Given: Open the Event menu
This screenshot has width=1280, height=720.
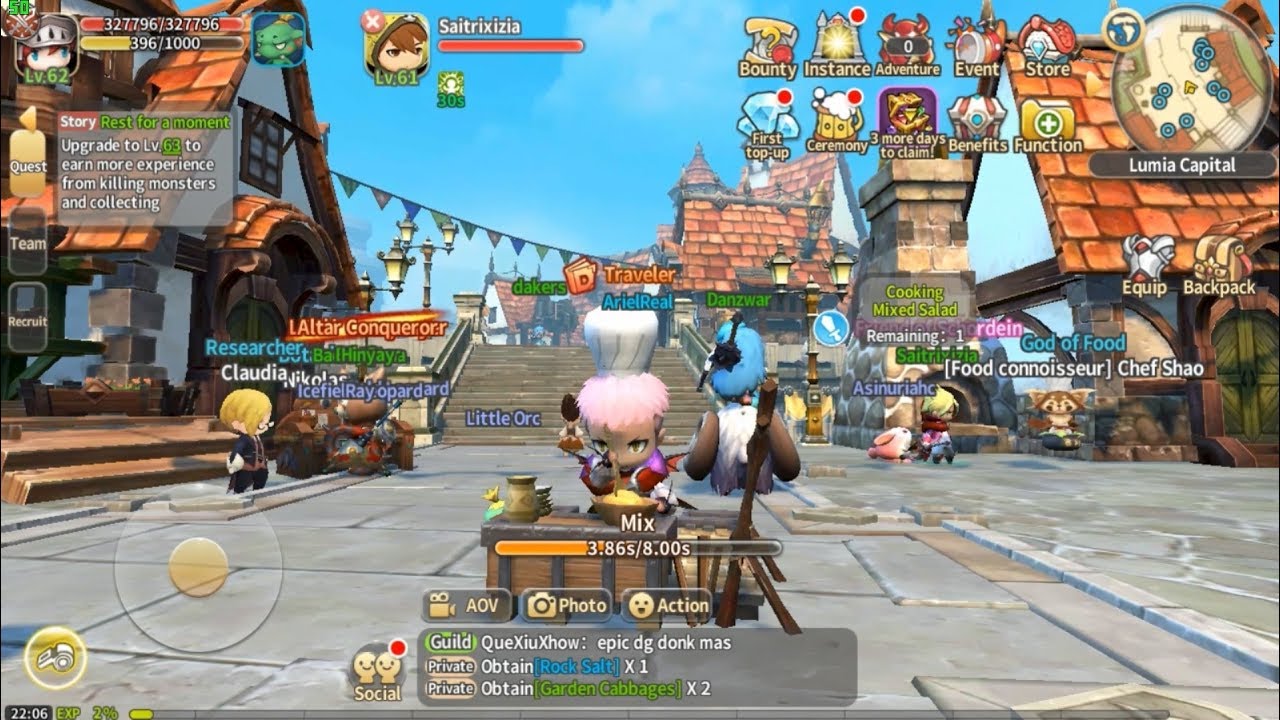Looking at the screenshot, I should [976, 44].
